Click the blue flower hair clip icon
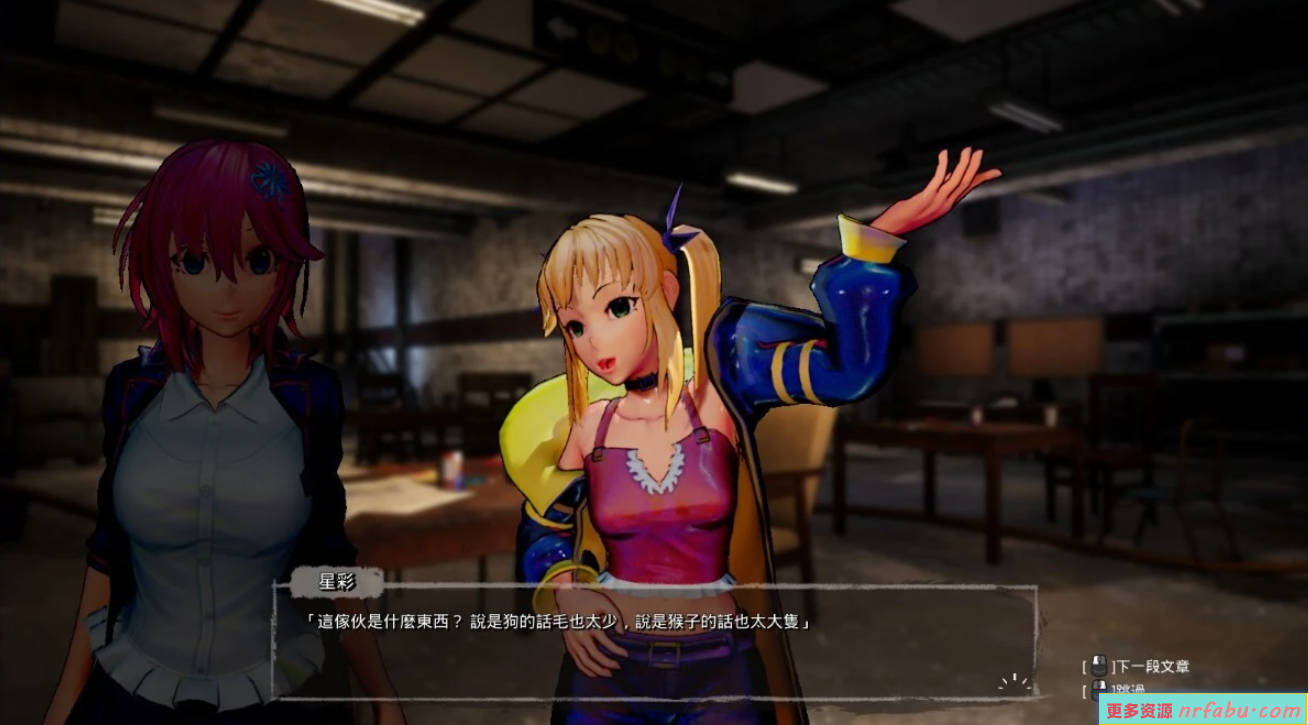Screen dimensions: 1308x725 (x=267, y=180)
